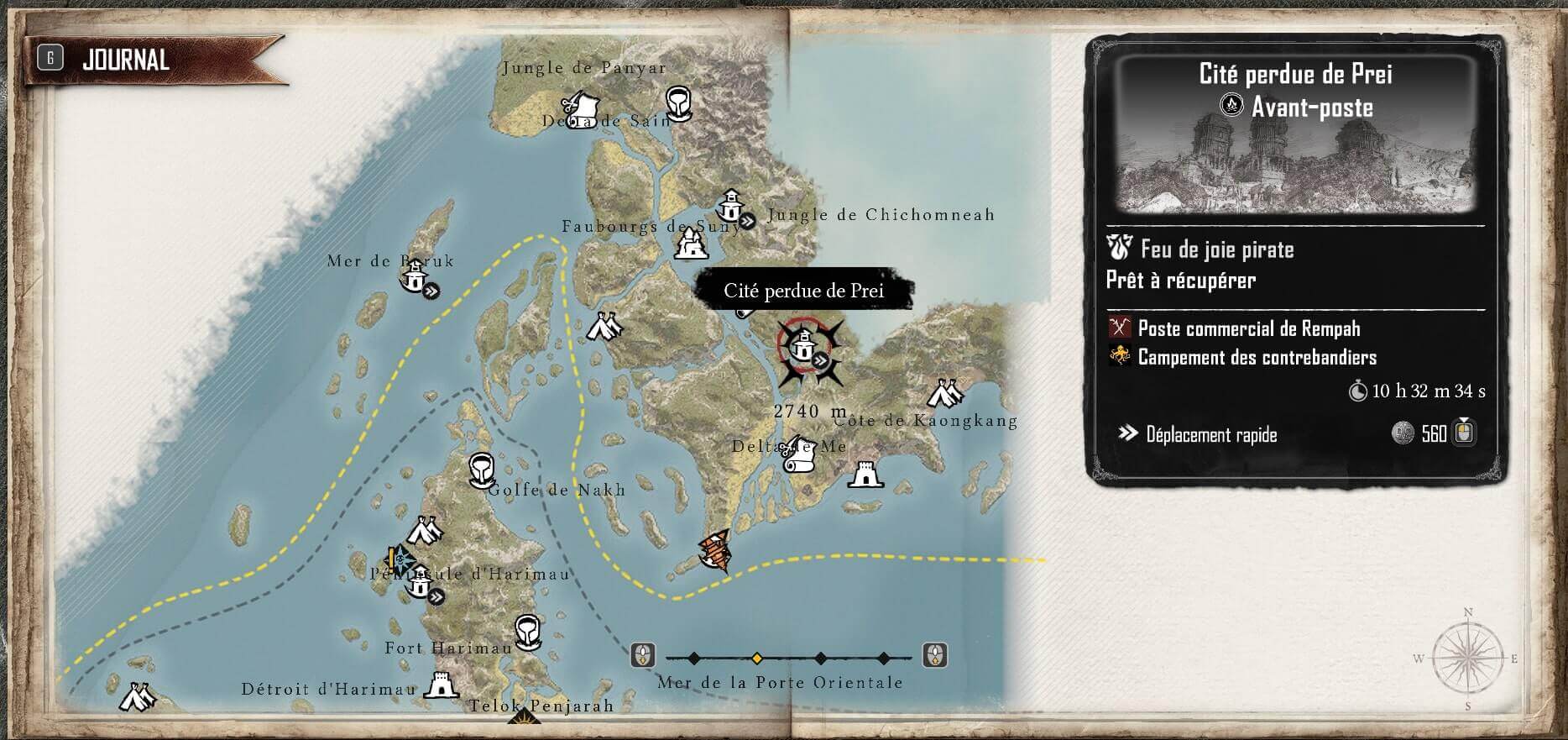View the Cité perdue de Prei illustration

[1295, 161]
